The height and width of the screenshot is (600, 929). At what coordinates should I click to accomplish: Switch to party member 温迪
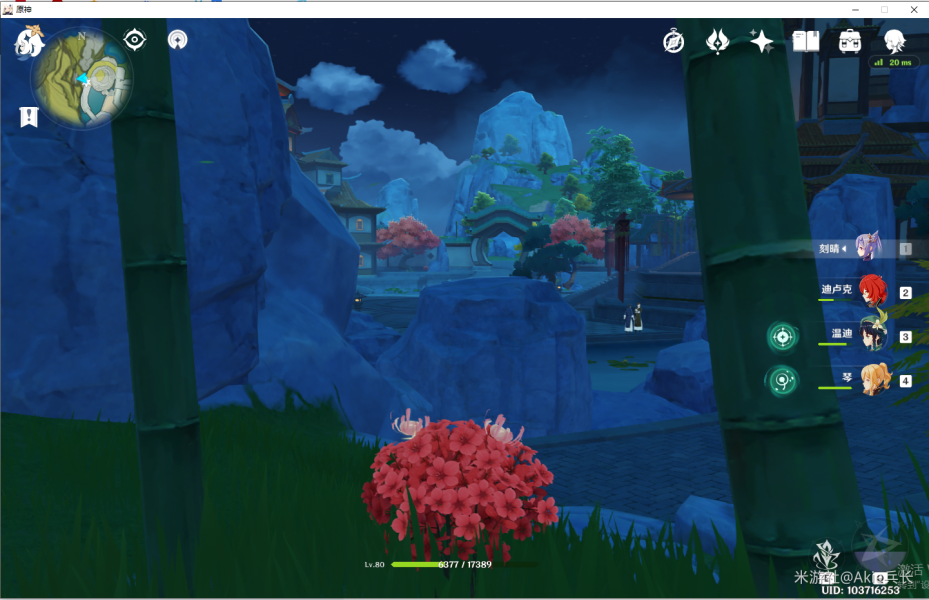point(870,335)
